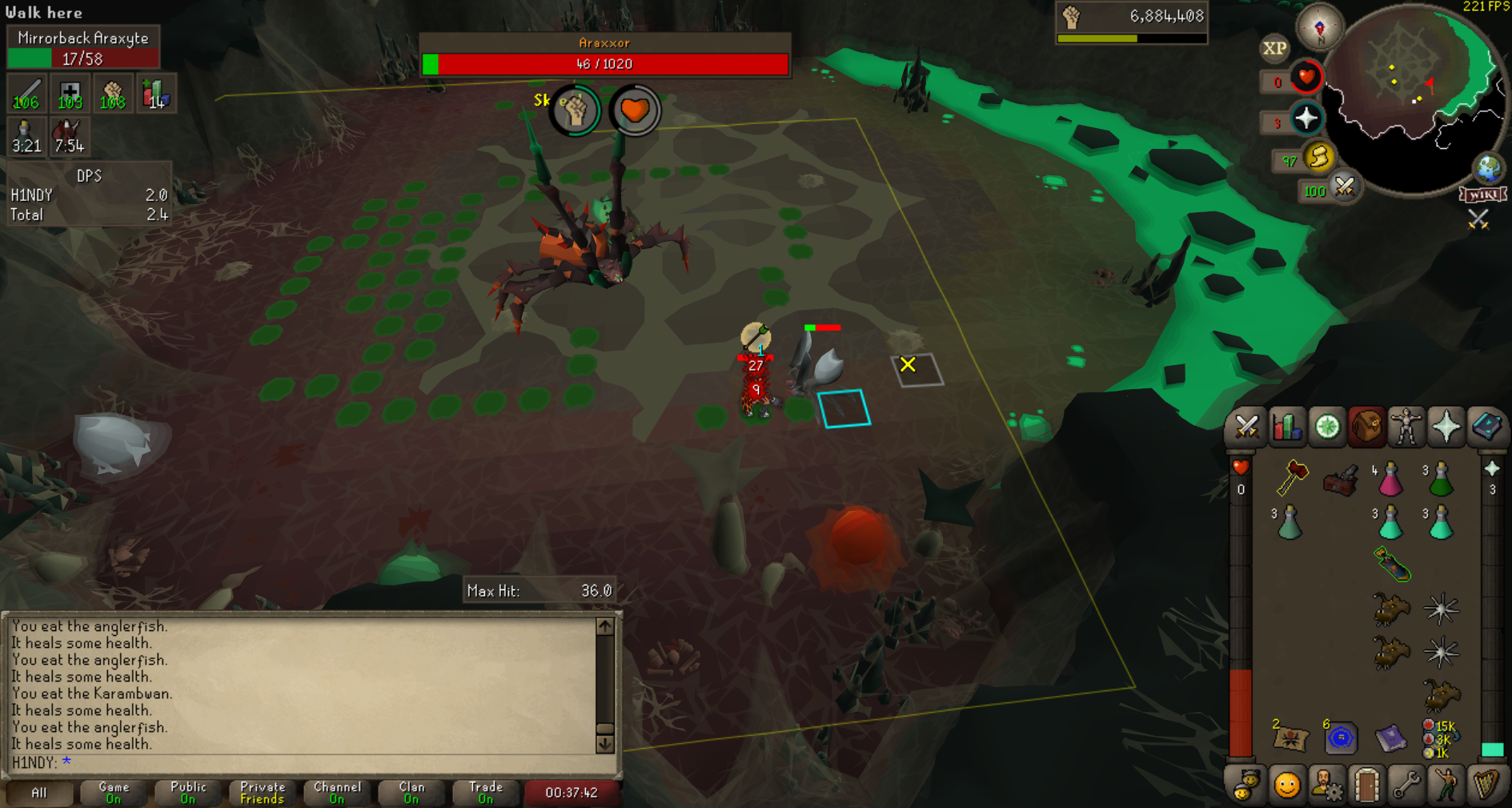Select the Public chat filter tab
The image size is (1512, 808).
(x=188, y=793)
